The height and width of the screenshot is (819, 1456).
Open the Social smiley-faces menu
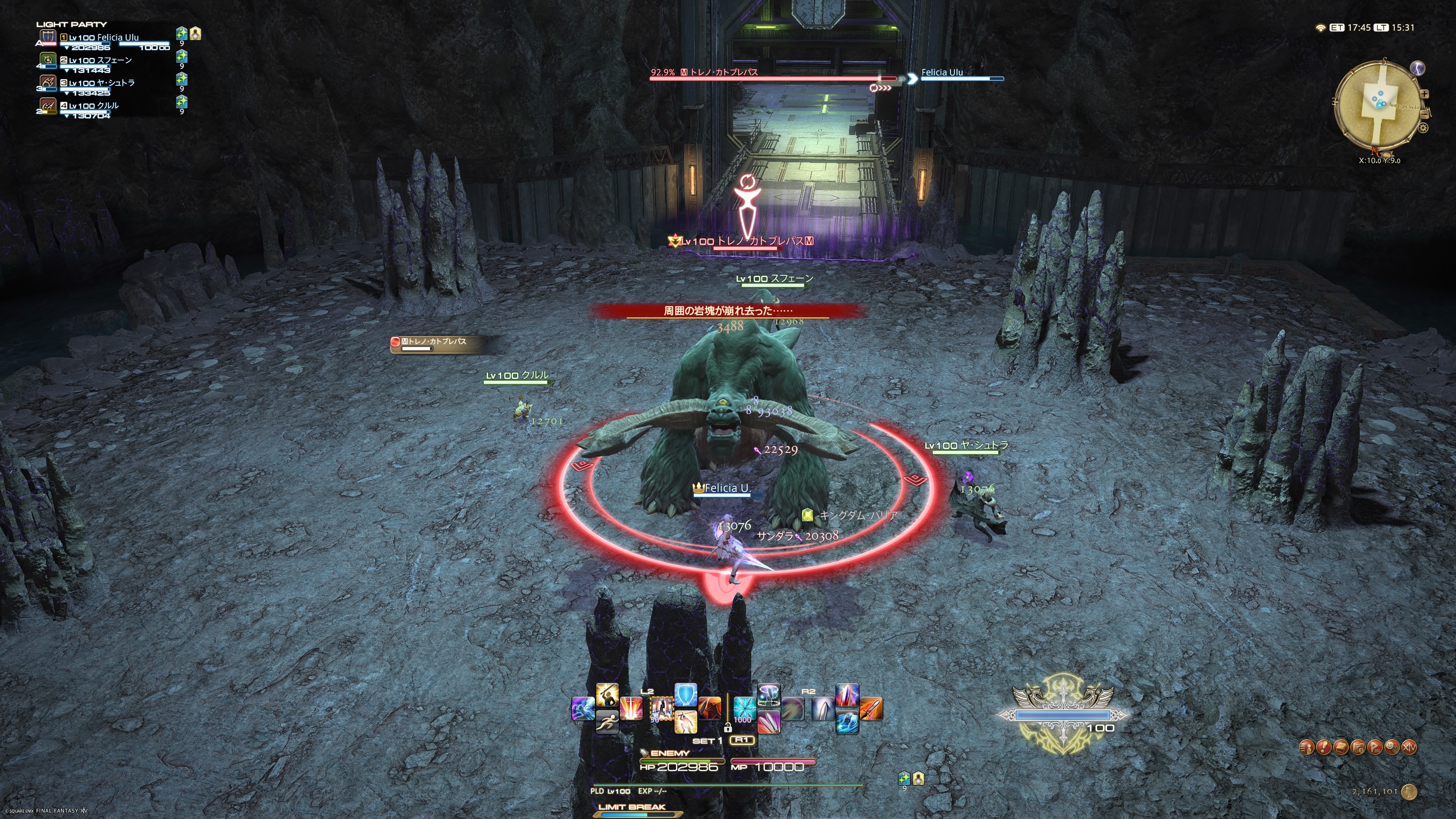(x=1392, y=747)
